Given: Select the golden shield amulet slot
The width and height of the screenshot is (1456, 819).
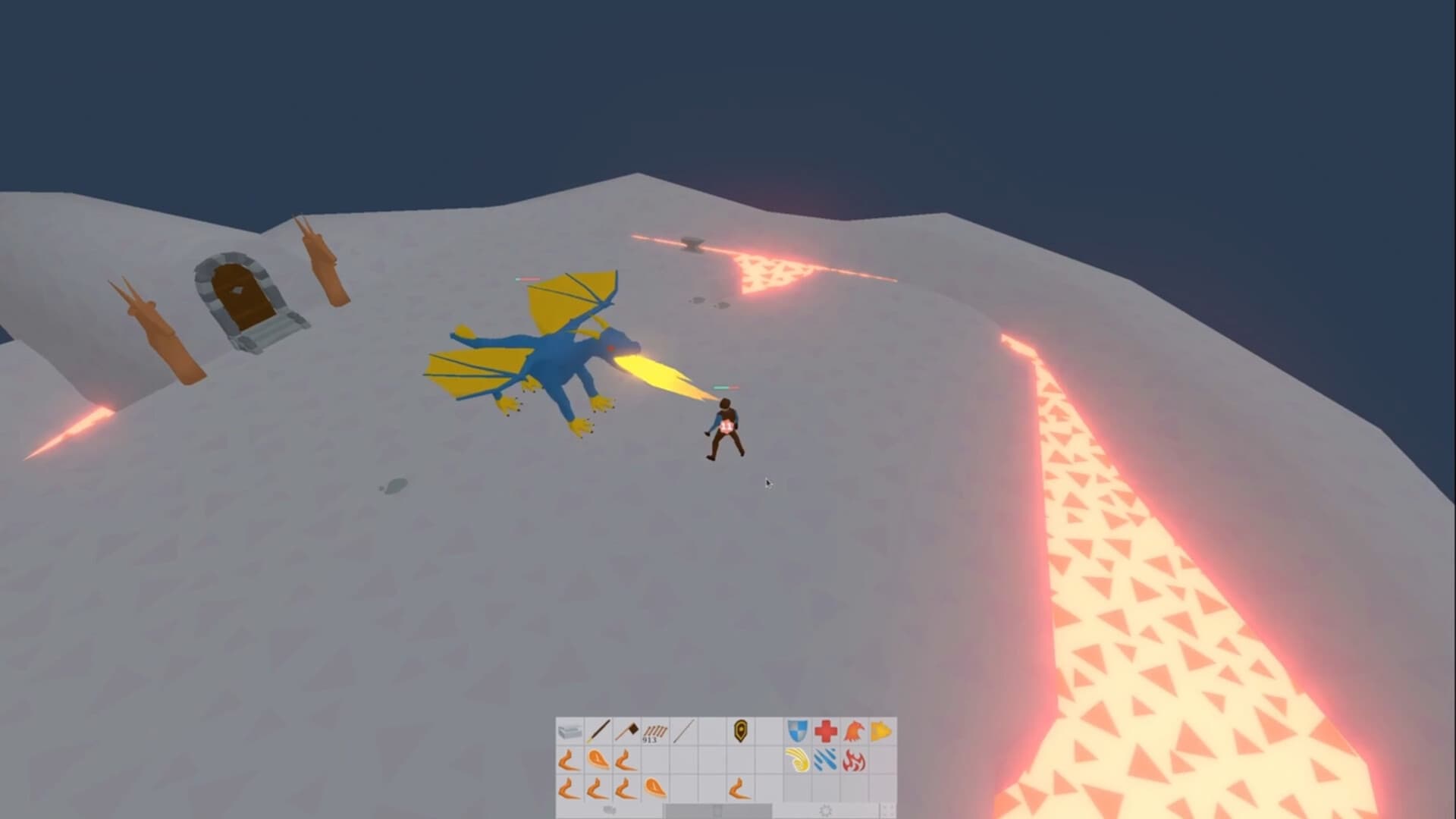Looking at the screenshot, I should (x=742, y=730).
